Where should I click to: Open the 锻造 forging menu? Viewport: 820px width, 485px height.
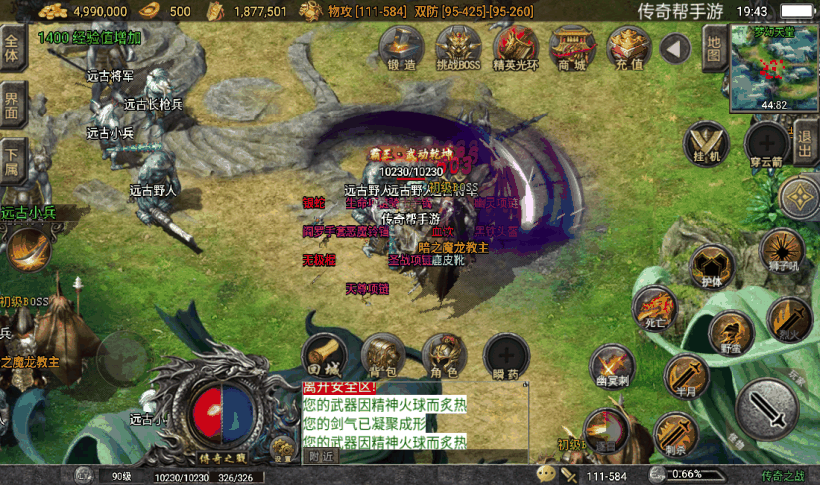(399, 47)
